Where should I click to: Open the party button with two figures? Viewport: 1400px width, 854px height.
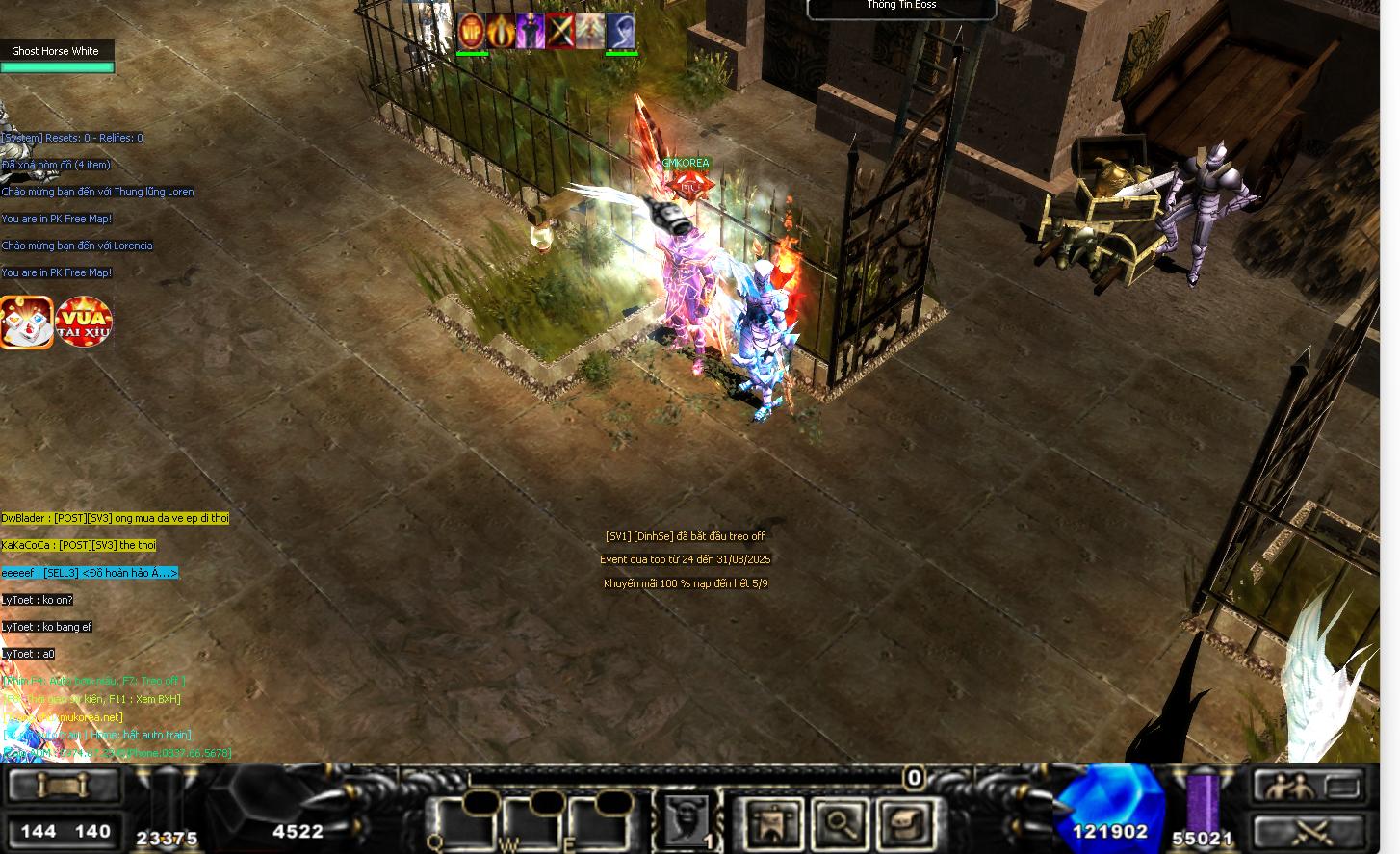click(1309, 787)
